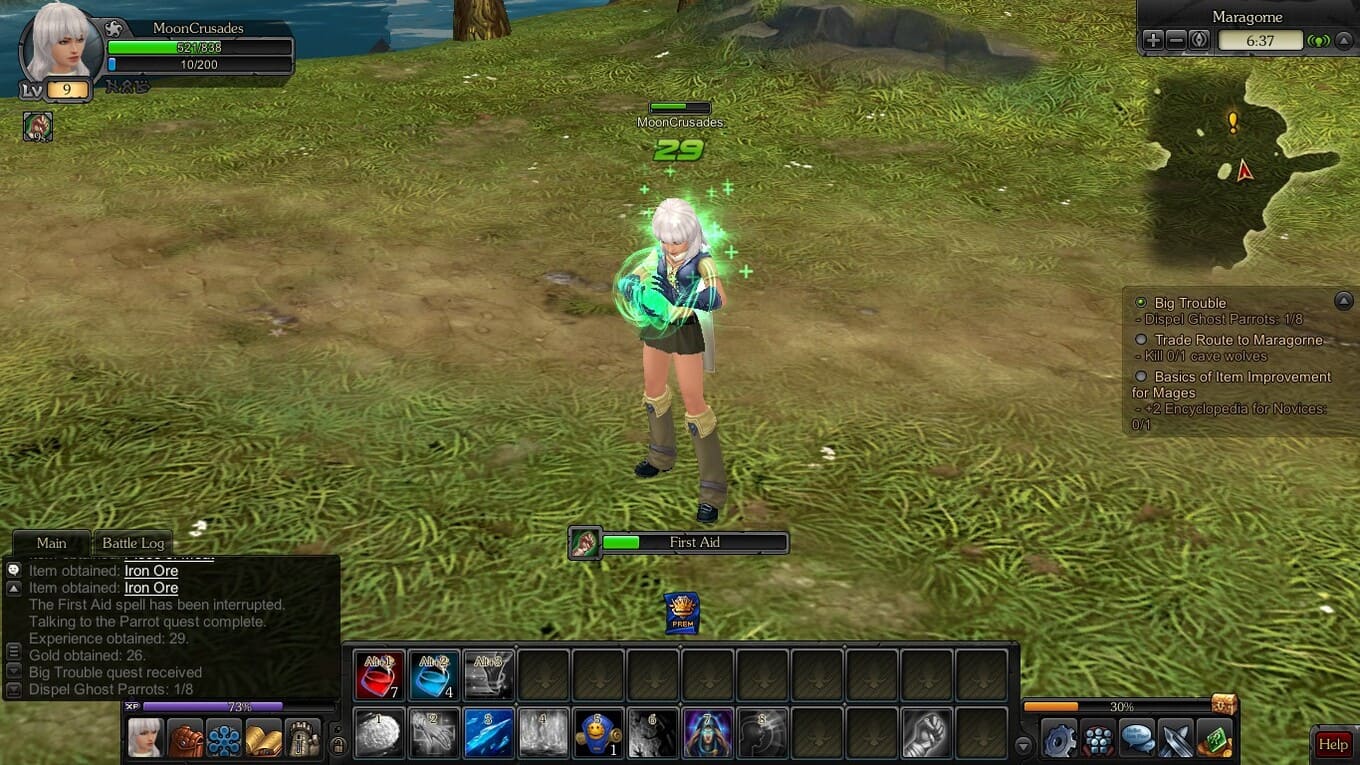
Task: Select the Big Trouble quest tracker entry
Action: pyautogui.click(x=1189, y=303)
